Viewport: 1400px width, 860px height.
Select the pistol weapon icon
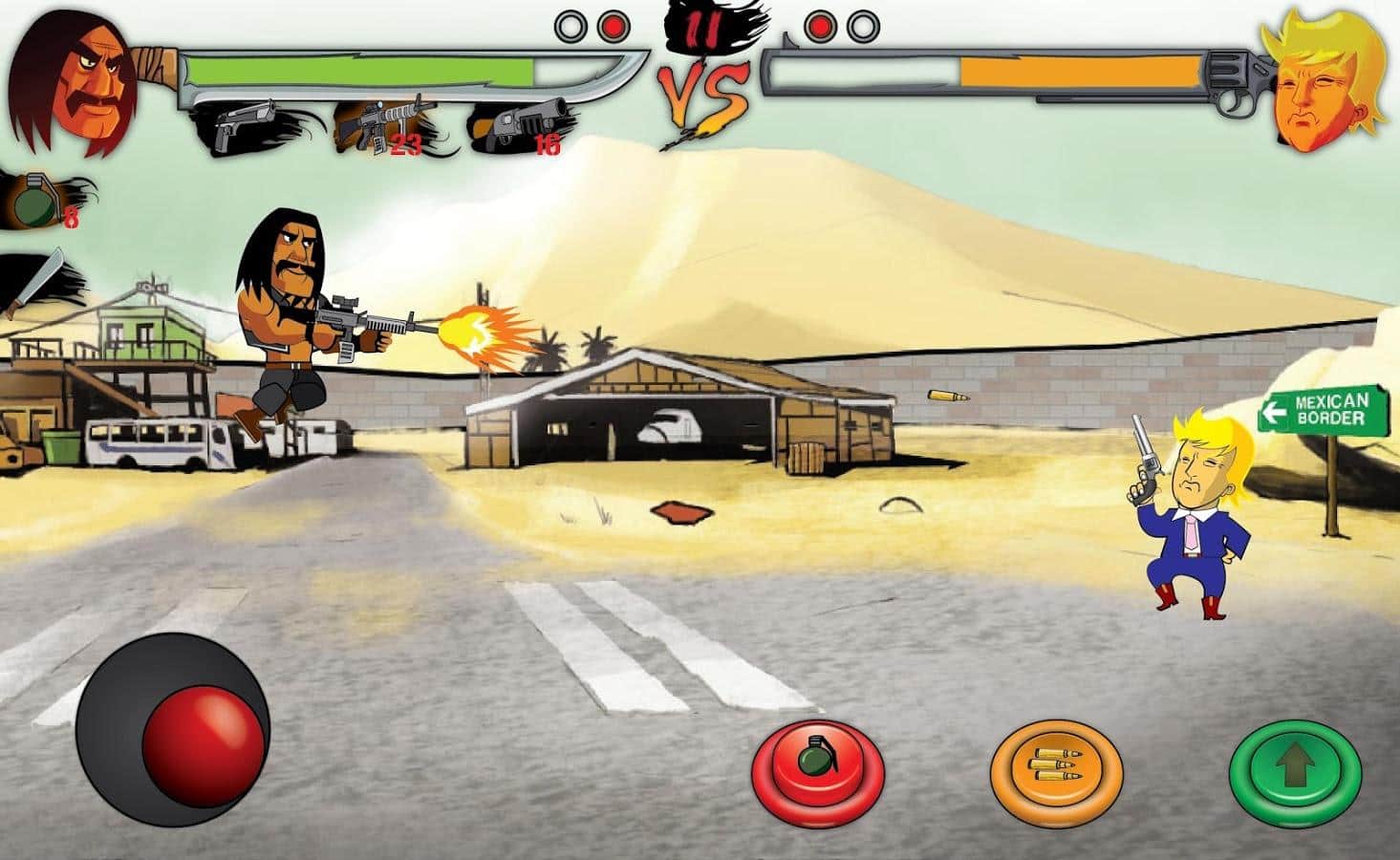[241, 125]
